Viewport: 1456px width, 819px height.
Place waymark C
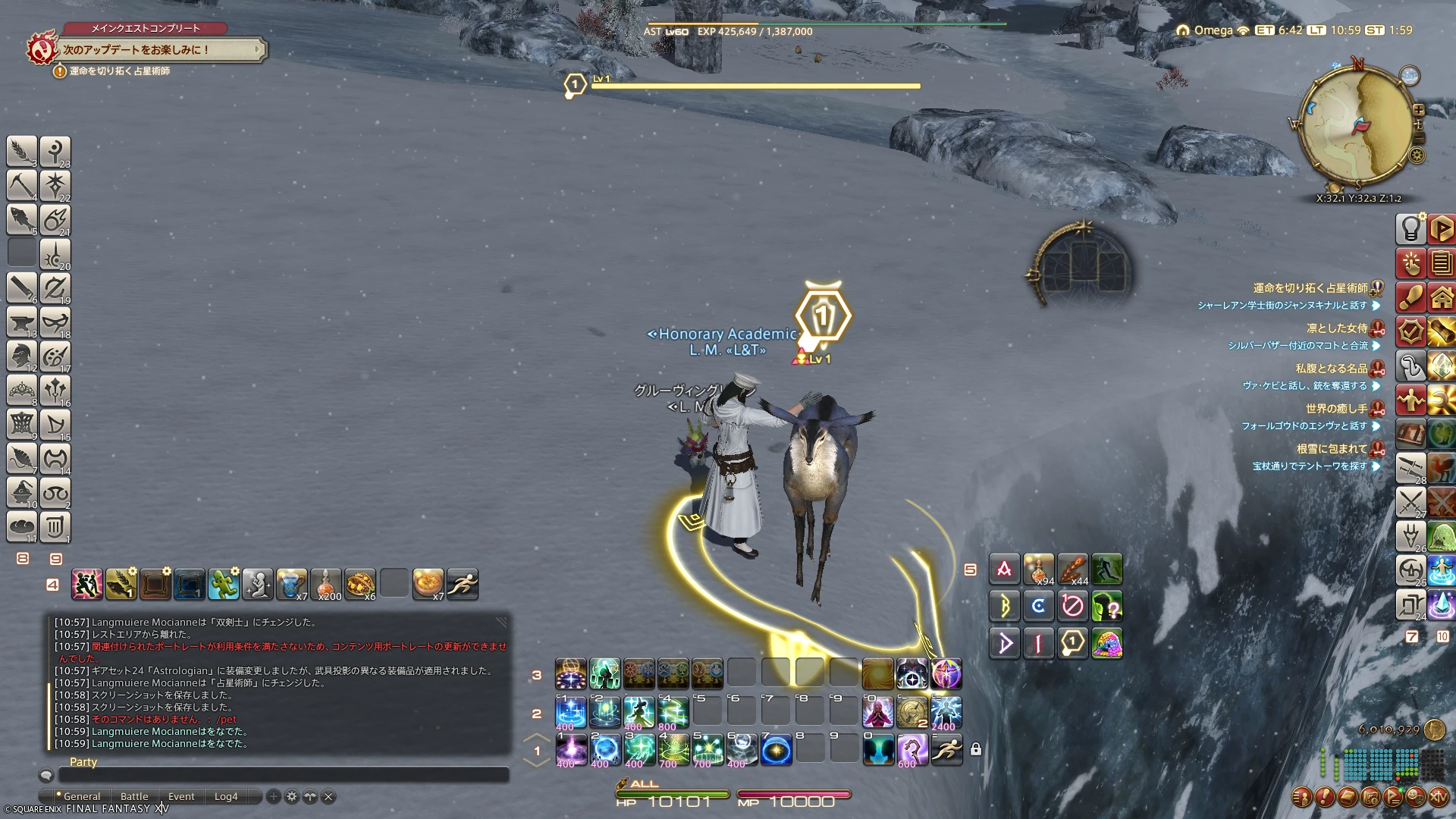click(x=1038, y=606)
